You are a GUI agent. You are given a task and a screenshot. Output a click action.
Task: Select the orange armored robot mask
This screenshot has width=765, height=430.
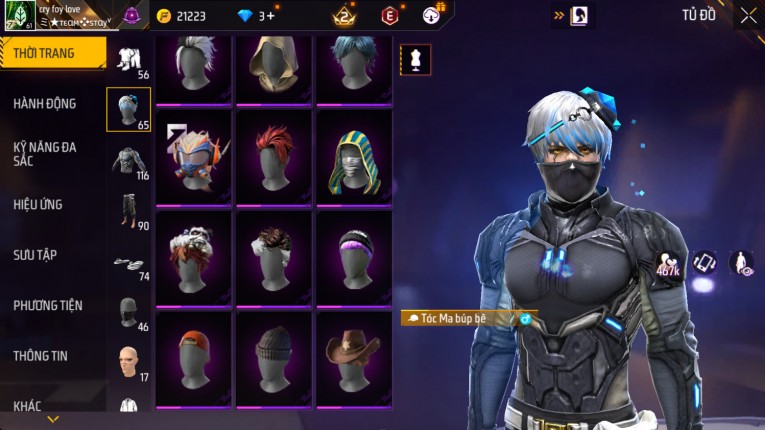pyautogui.click(x=194, y=156)
